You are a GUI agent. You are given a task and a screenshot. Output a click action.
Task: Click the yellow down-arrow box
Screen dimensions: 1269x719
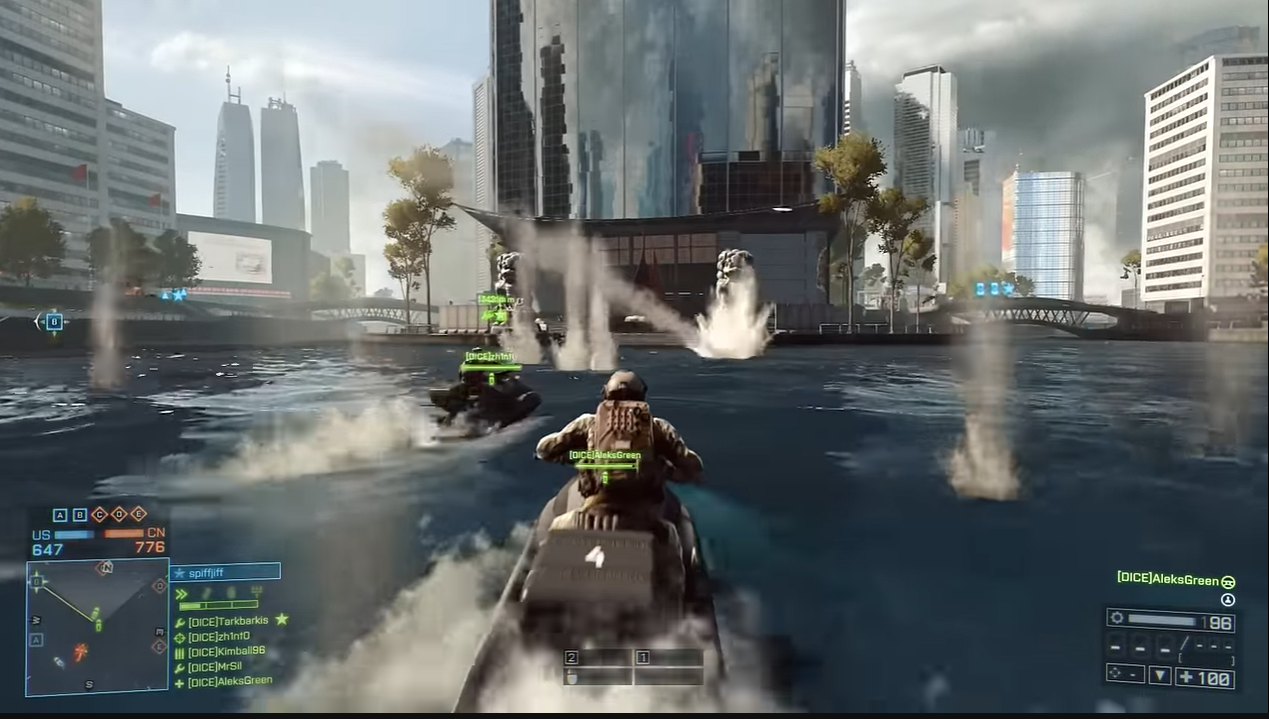(1160, 676)
